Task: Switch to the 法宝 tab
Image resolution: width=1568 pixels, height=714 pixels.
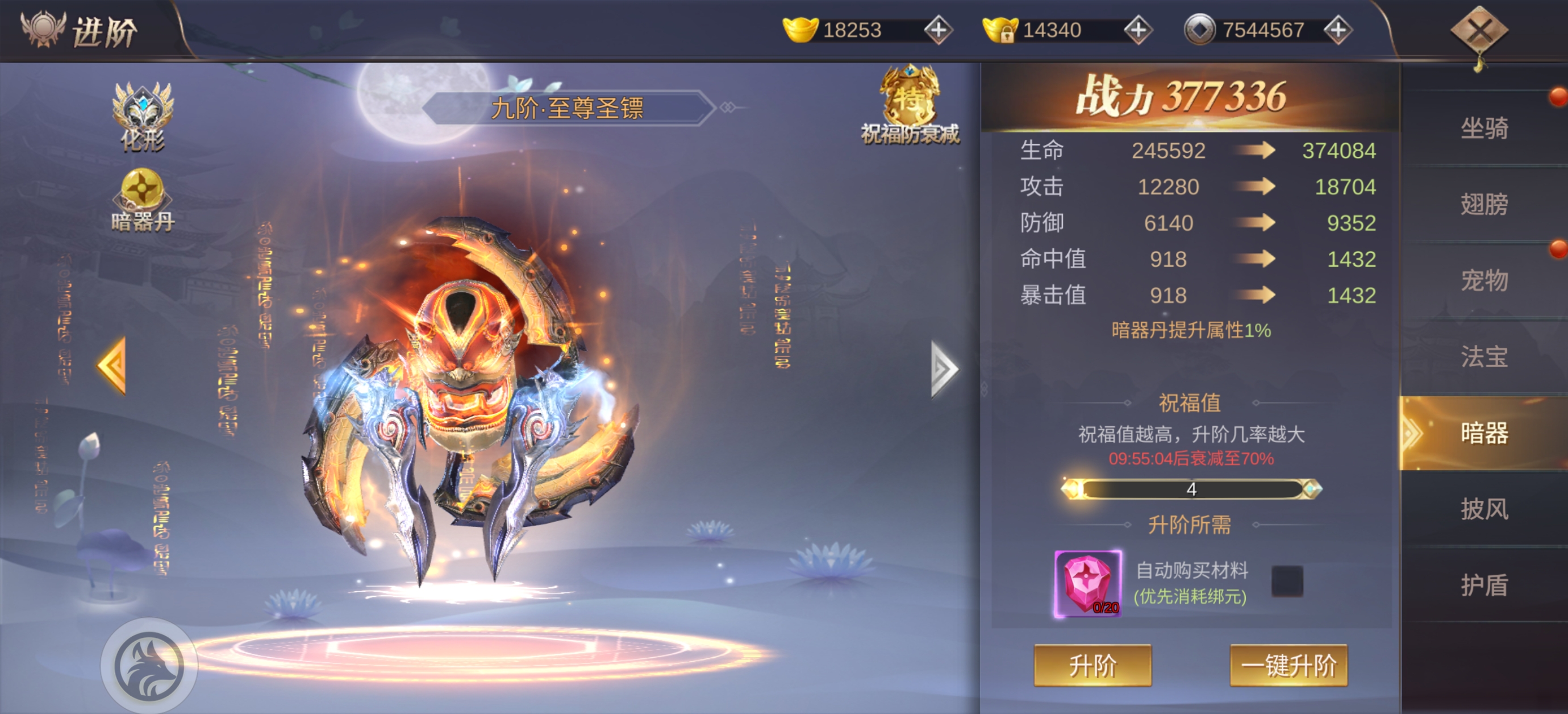Action: pos(1484,357)
